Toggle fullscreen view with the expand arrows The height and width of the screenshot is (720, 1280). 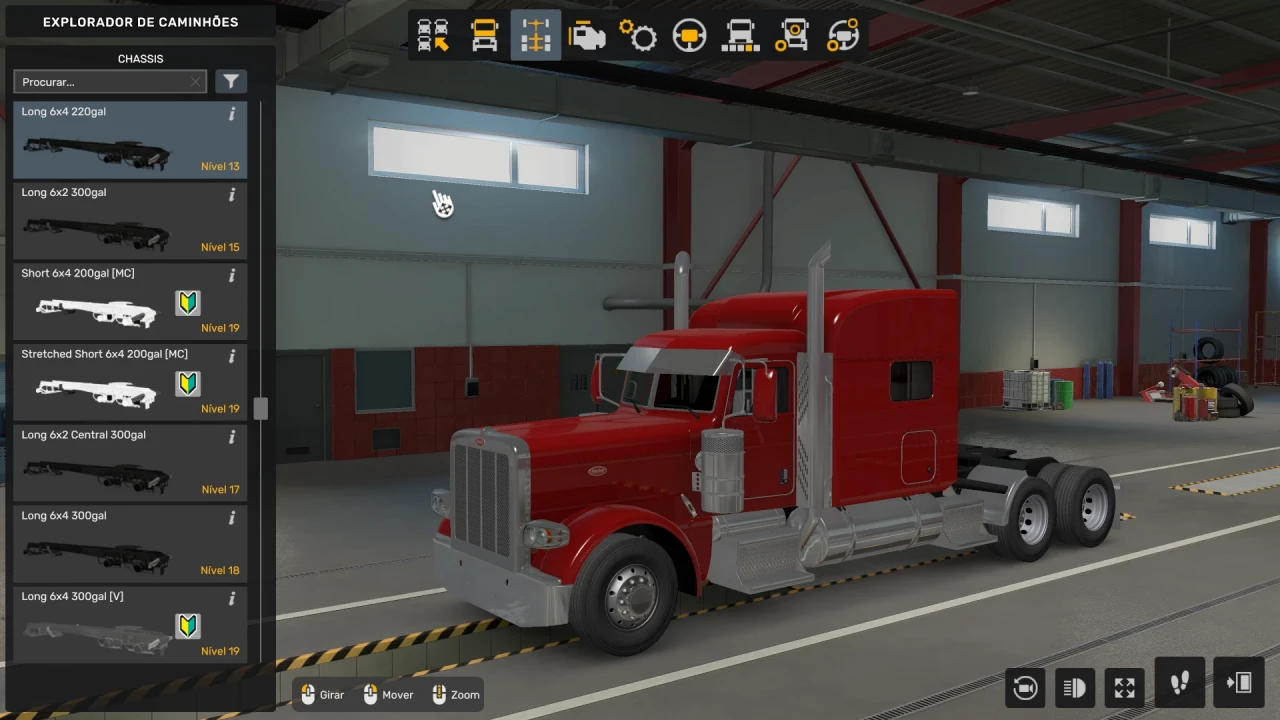pyautogui.click(x=1124, y=687)
